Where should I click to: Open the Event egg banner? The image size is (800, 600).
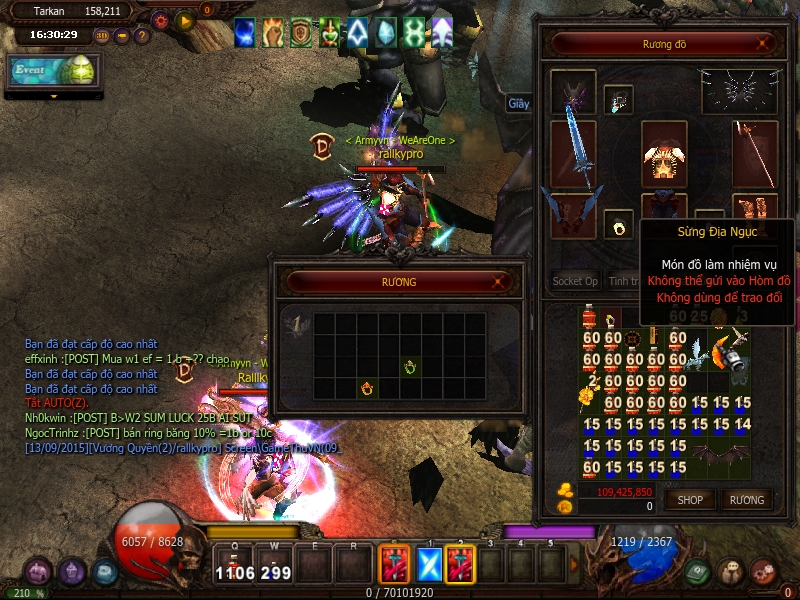54,71
